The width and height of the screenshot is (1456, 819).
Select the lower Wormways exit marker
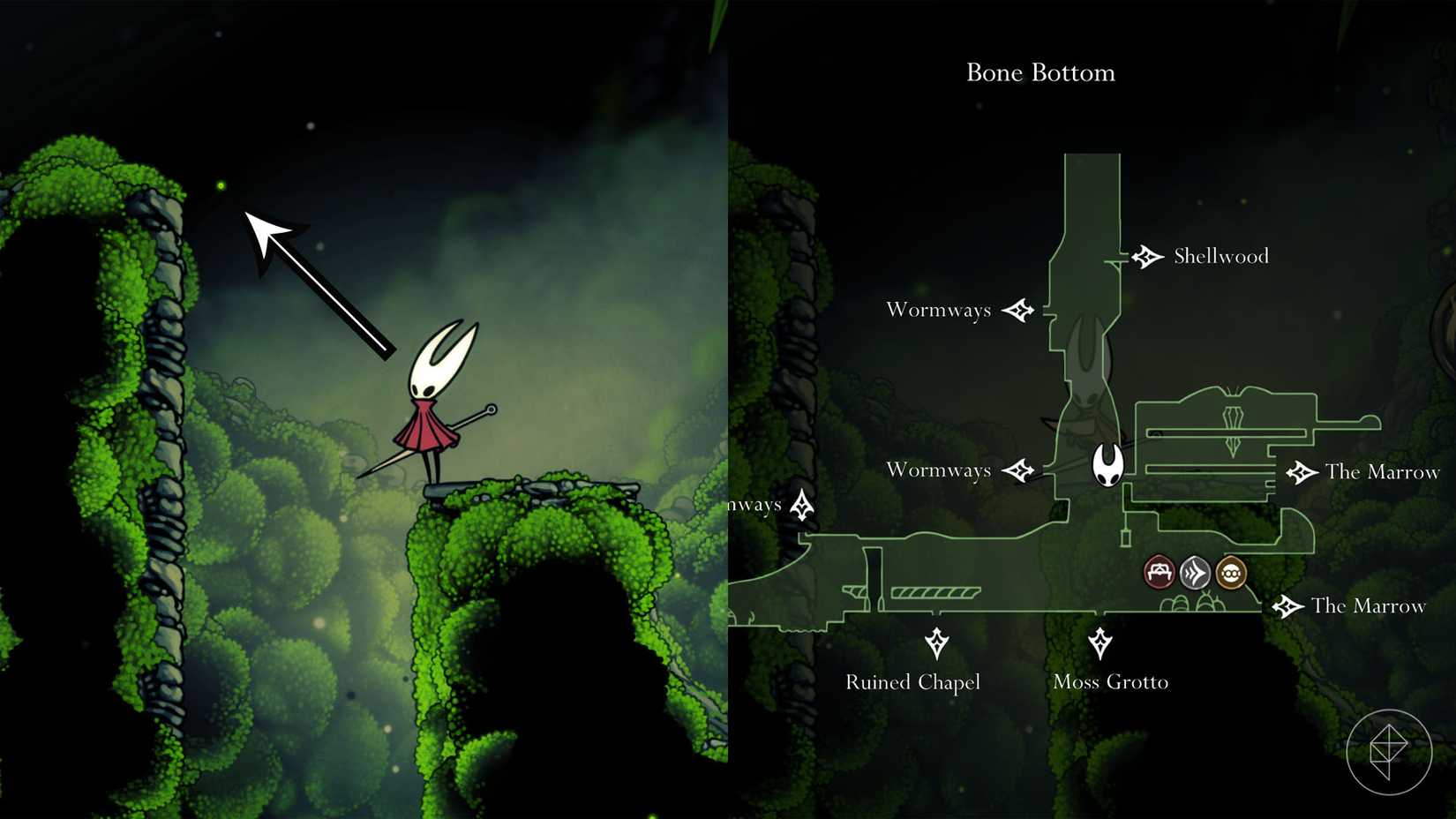pyautogui.click(x=1021, y=470)
